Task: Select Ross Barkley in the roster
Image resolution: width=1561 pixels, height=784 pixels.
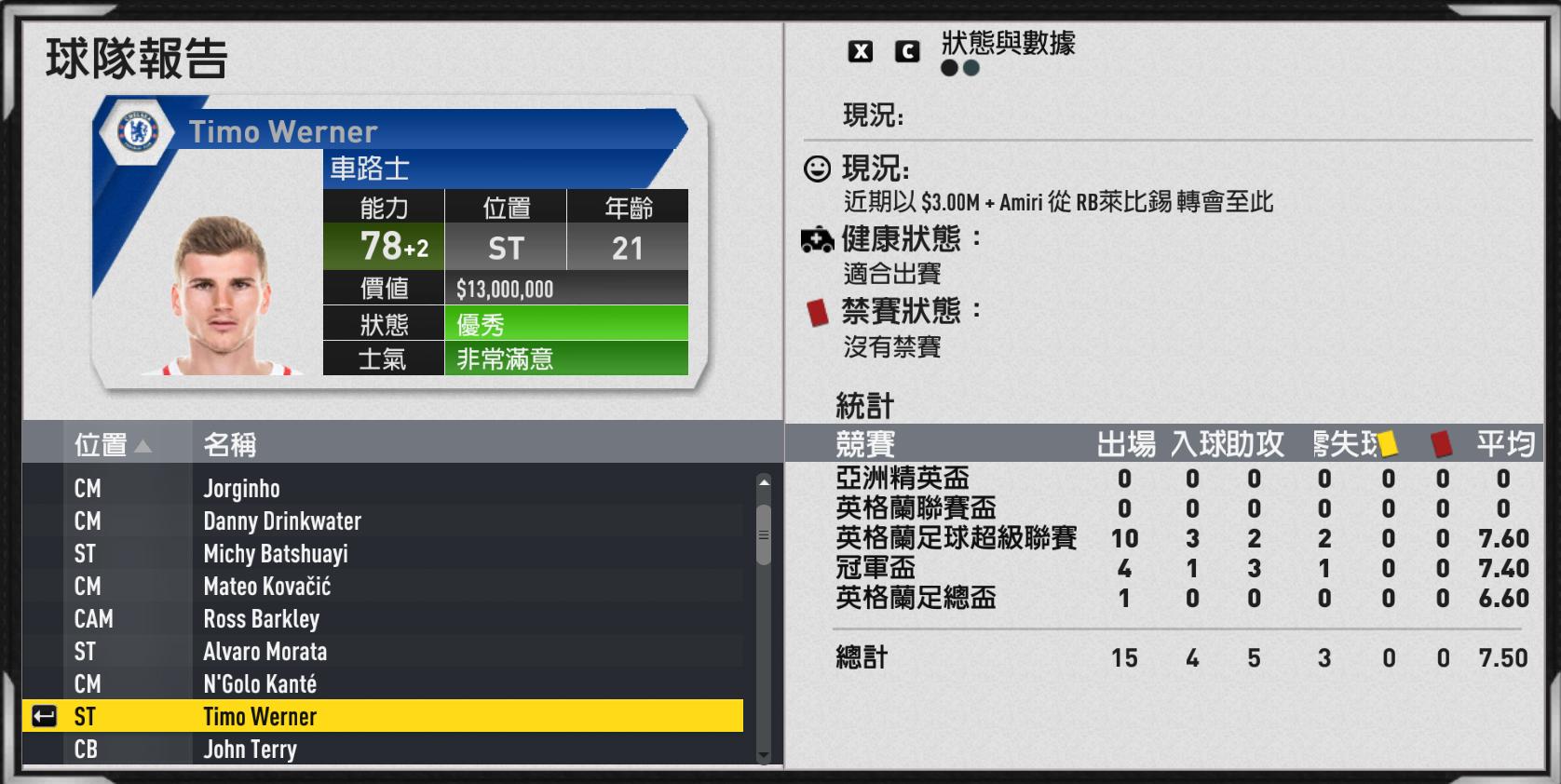Action: [x=261, y=618]
